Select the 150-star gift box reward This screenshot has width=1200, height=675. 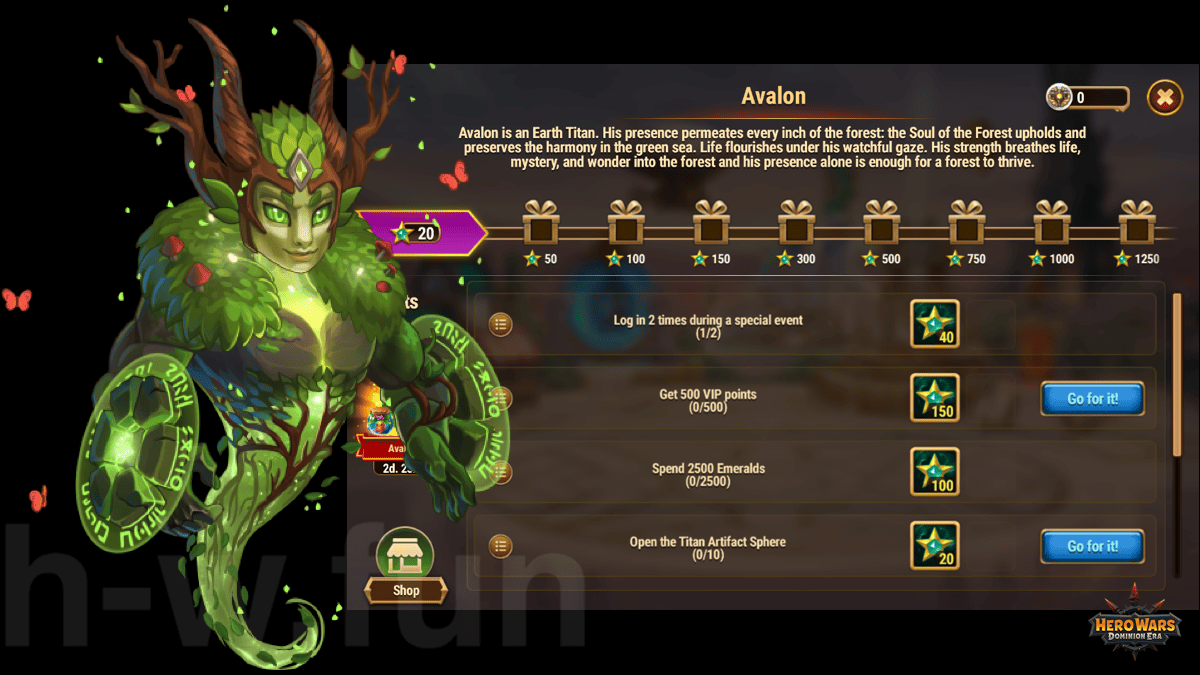click(711, 223)
